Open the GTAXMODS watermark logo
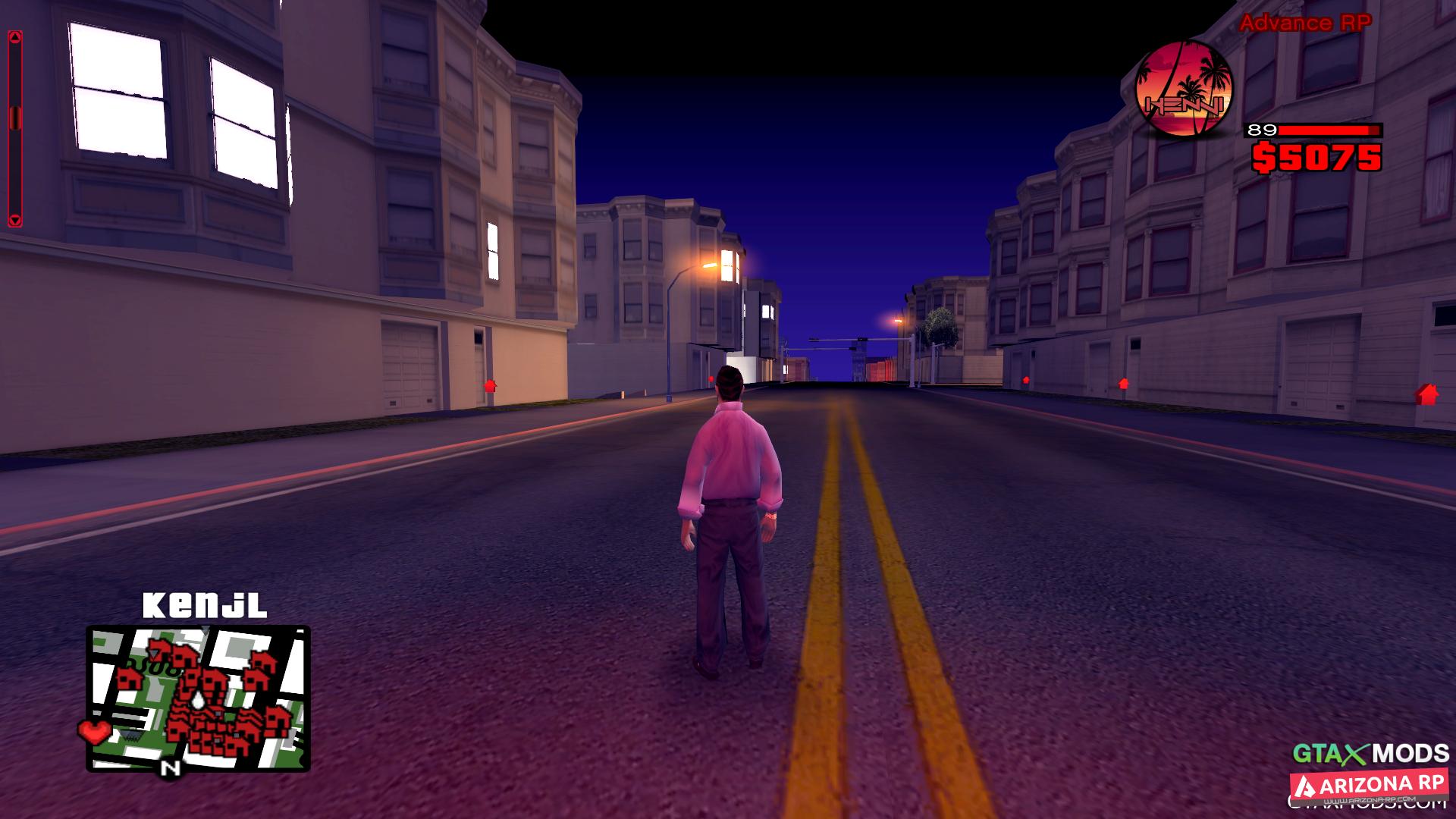 pos(1370,753)
